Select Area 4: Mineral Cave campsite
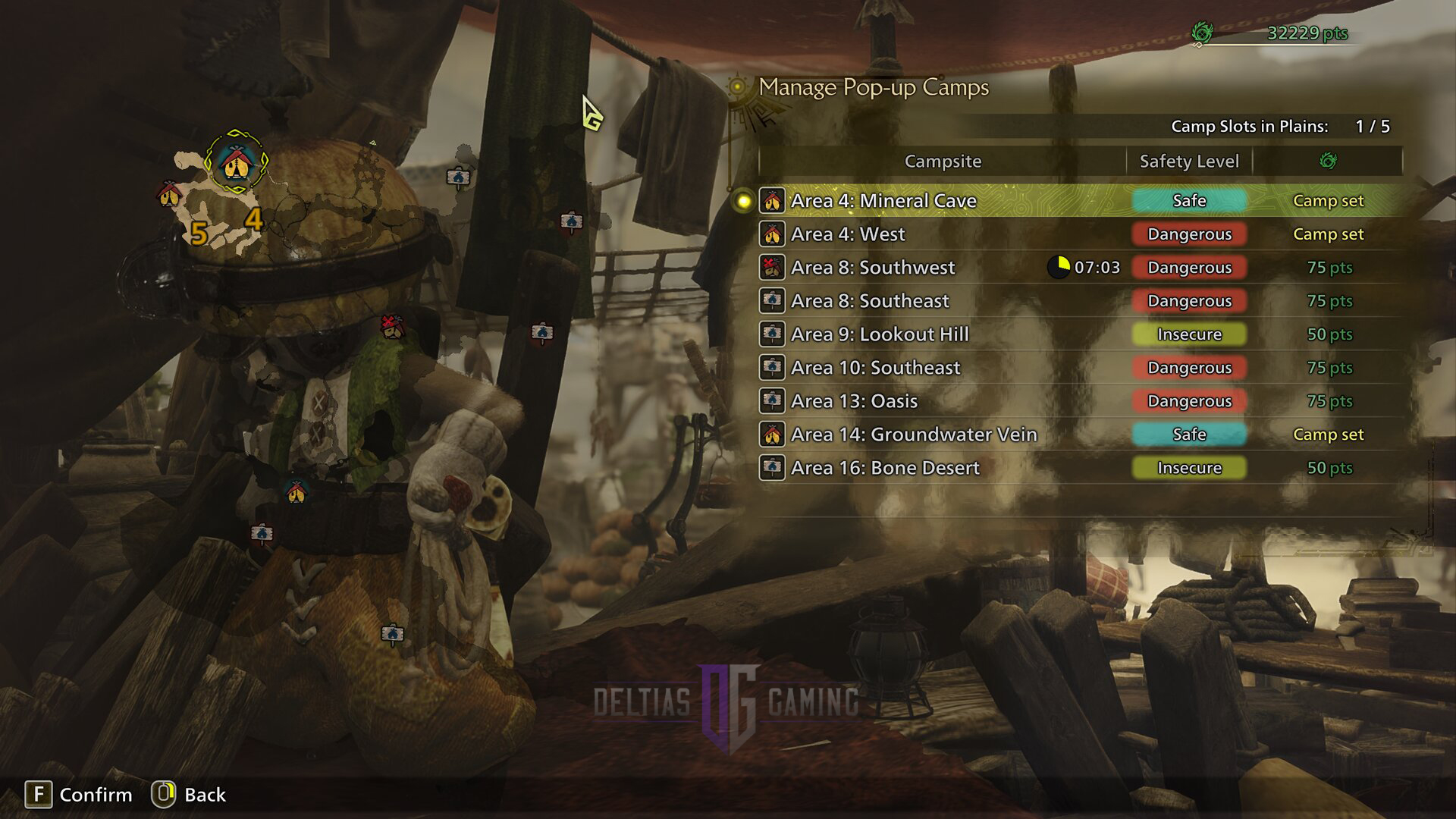 [883, 201]
